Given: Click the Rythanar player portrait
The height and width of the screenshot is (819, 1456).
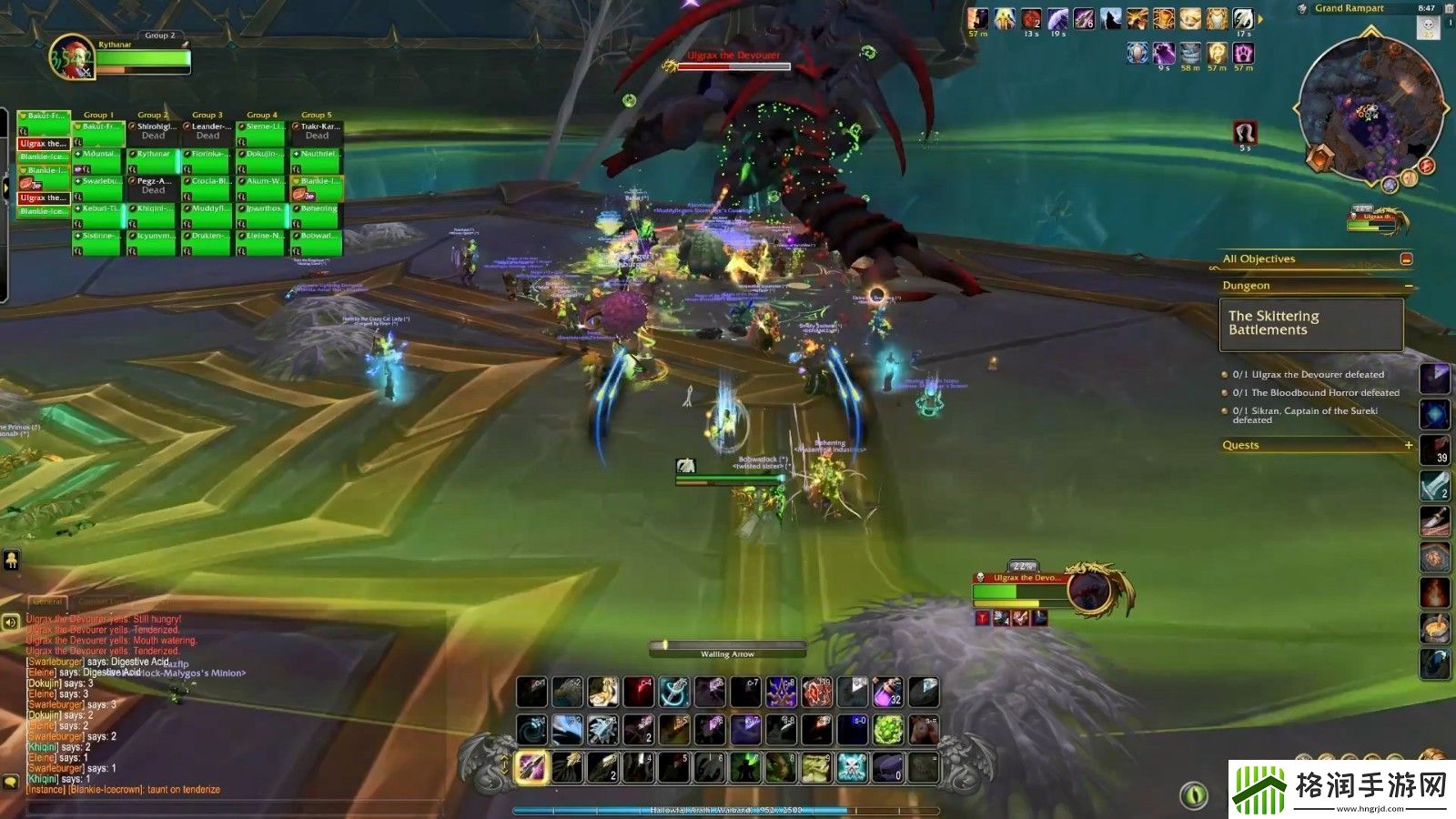Looking at the screenshot, I should tap(71, 56).
